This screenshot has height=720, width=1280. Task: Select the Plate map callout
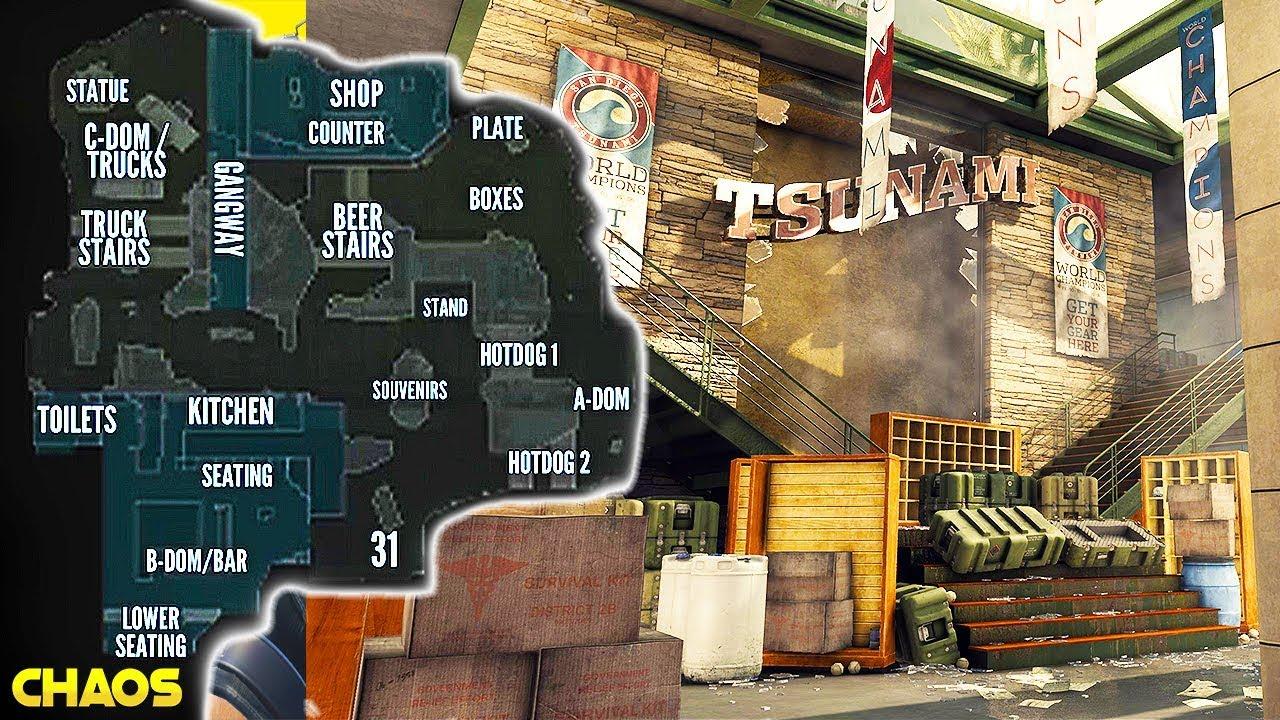click(x=496, y=128)
